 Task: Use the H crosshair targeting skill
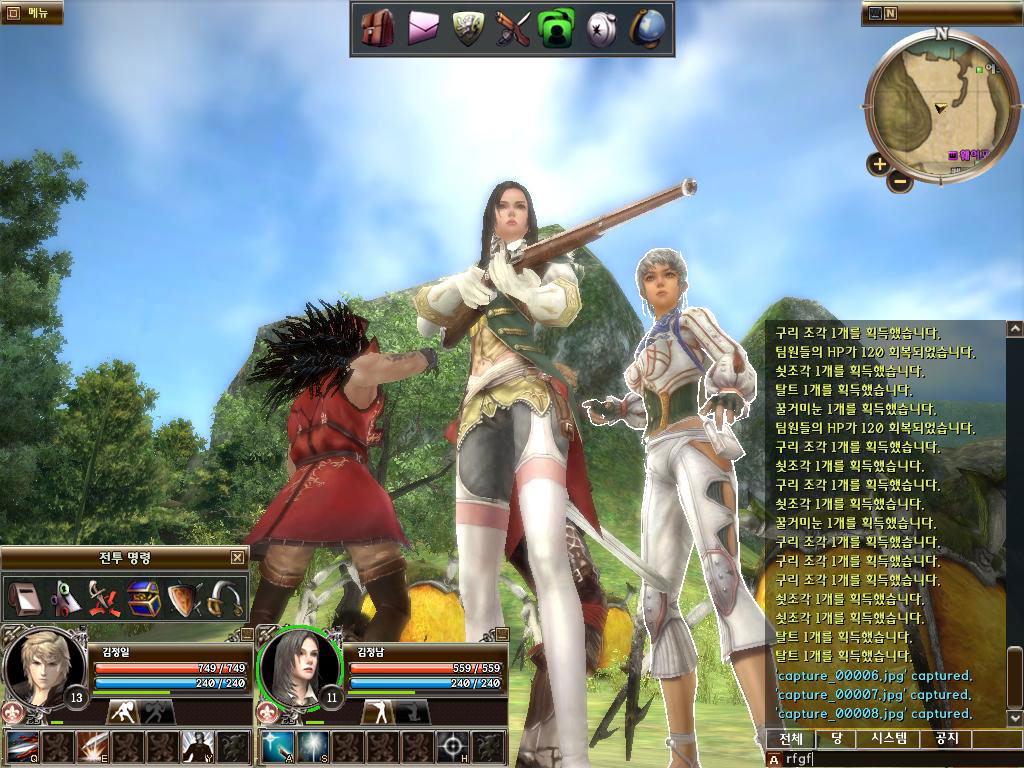[453, 747]
